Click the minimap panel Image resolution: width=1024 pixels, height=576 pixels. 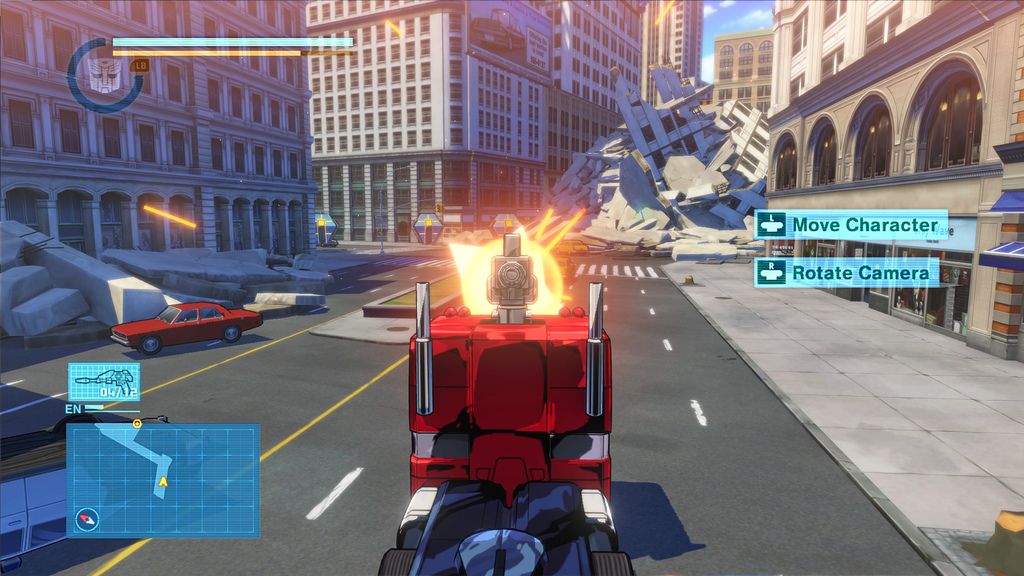click(163, 479)
